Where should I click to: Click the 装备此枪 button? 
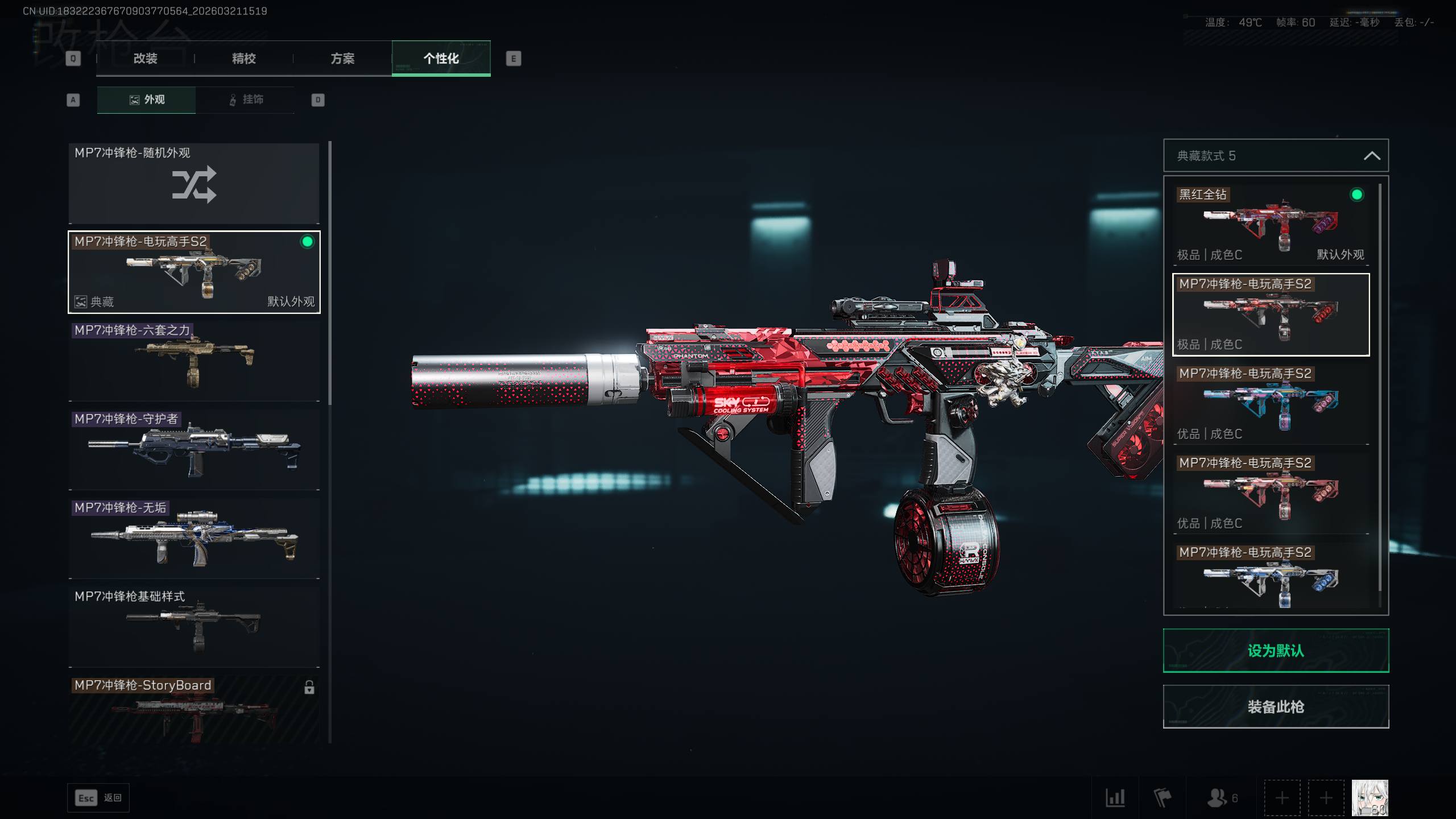tap(1275, 707)
